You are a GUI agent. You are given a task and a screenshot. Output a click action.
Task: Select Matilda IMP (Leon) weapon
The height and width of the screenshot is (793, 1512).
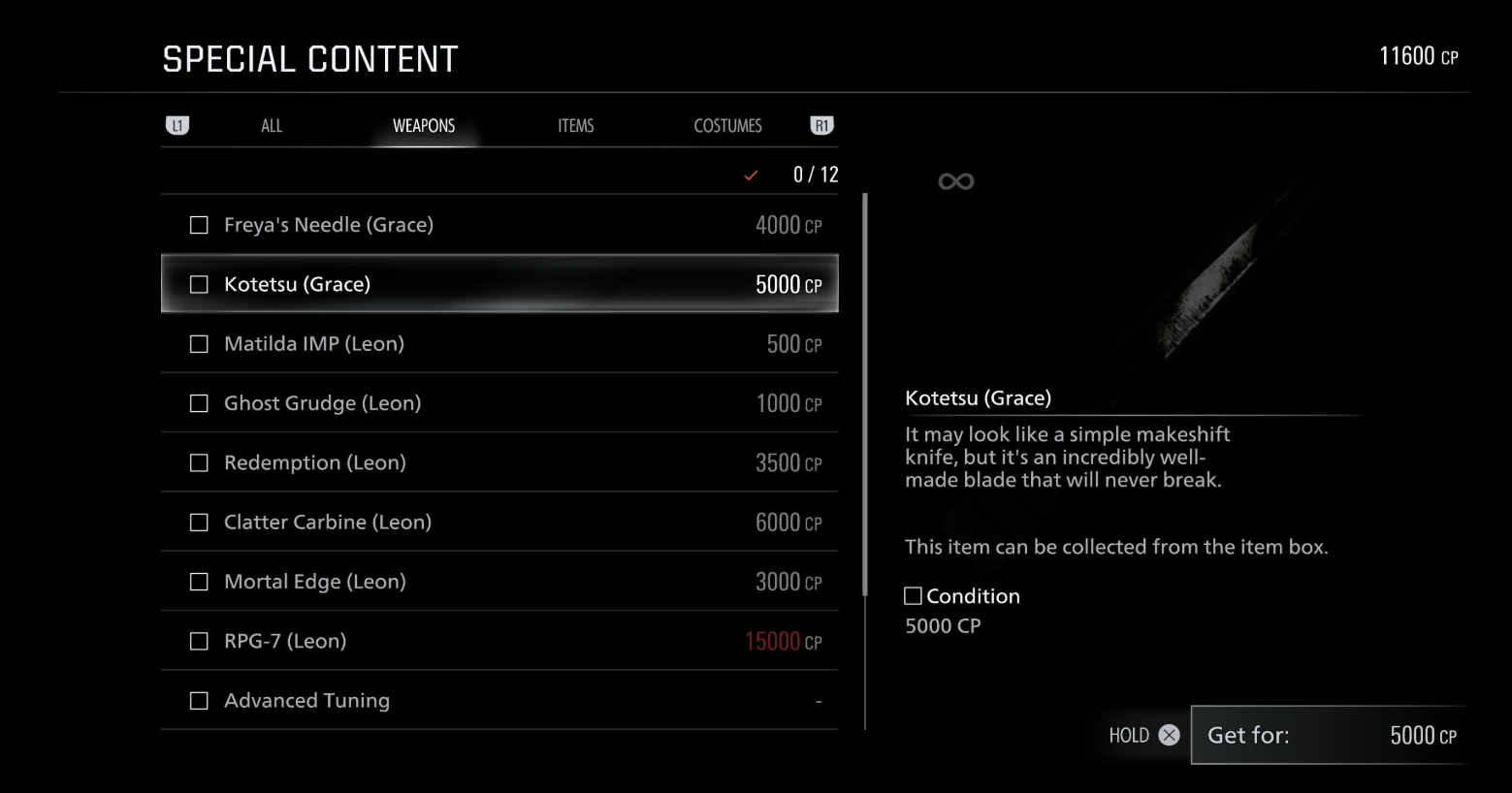pyautogui.click(x=499, y=344)
